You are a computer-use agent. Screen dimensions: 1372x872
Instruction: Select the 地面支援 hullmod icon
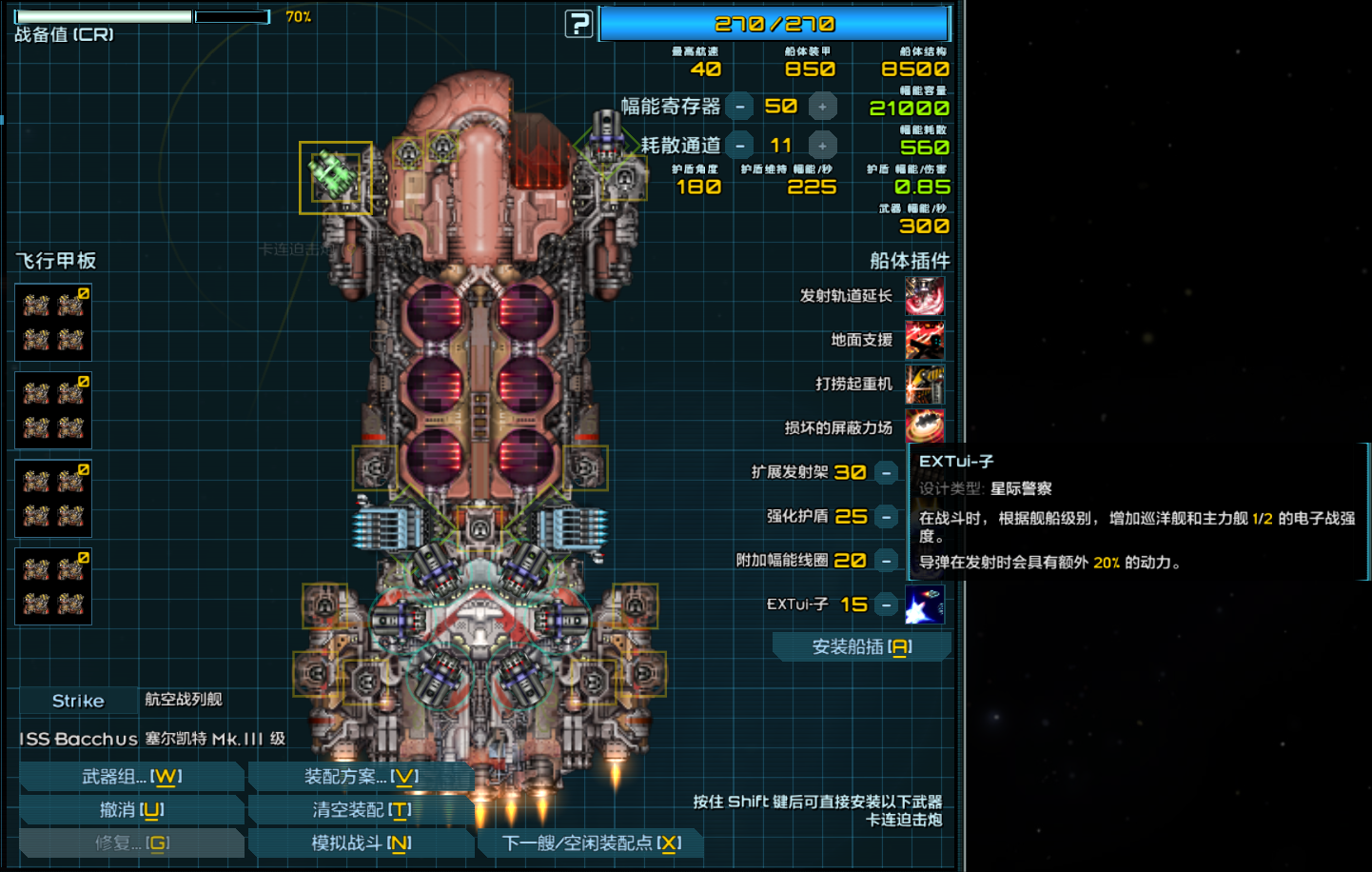(924, 340)
